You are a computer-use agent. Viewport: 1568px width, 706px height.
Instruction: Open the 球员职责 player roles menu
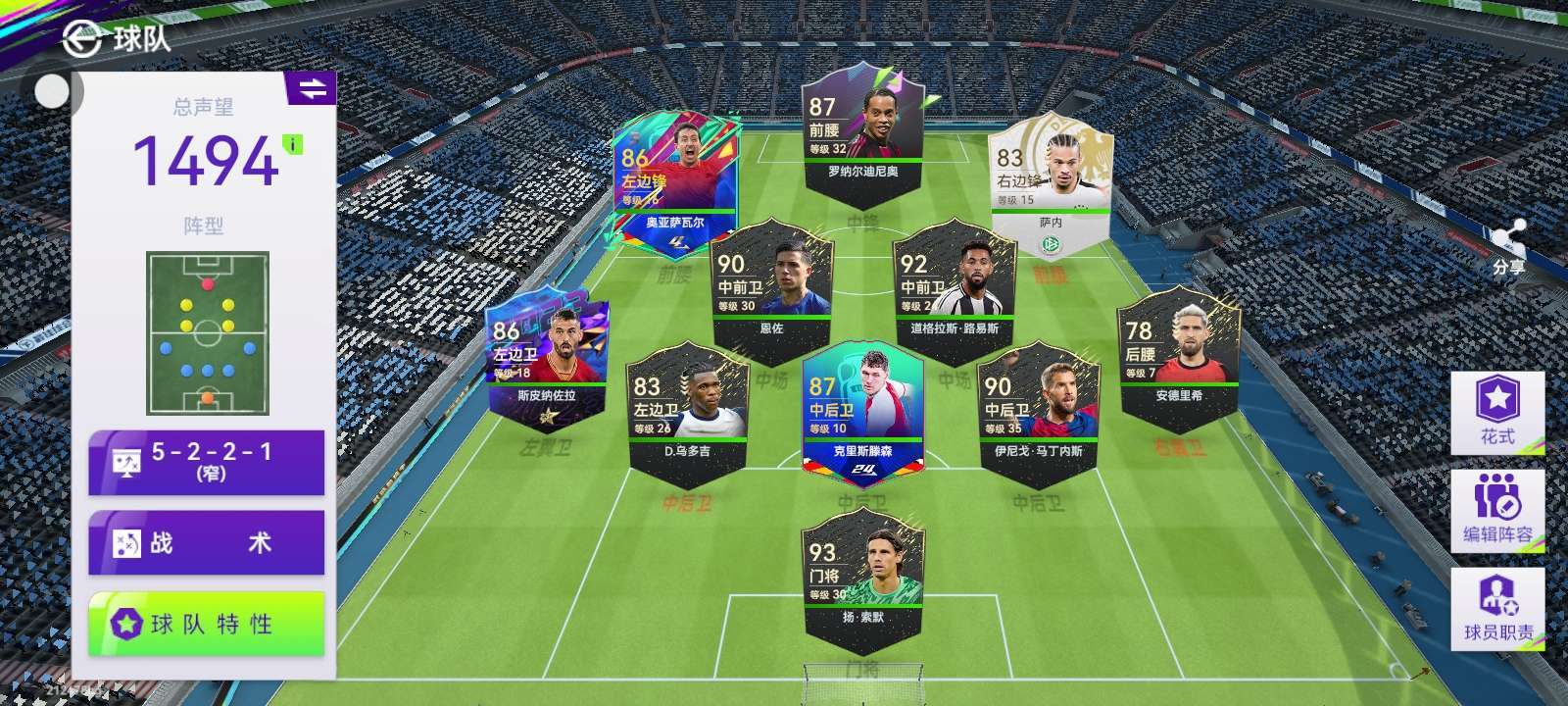(x=1496, y=608)
